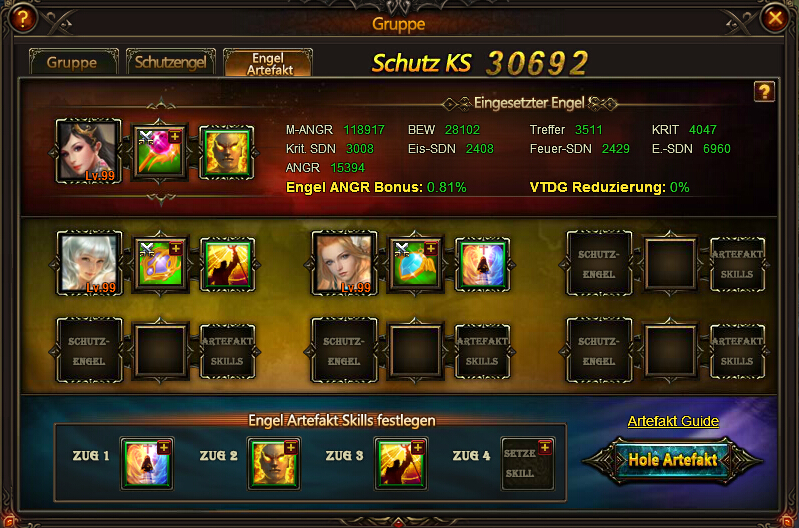Close the Gruppe window
This screenshot has width=799, height=528.
[774, 17]
